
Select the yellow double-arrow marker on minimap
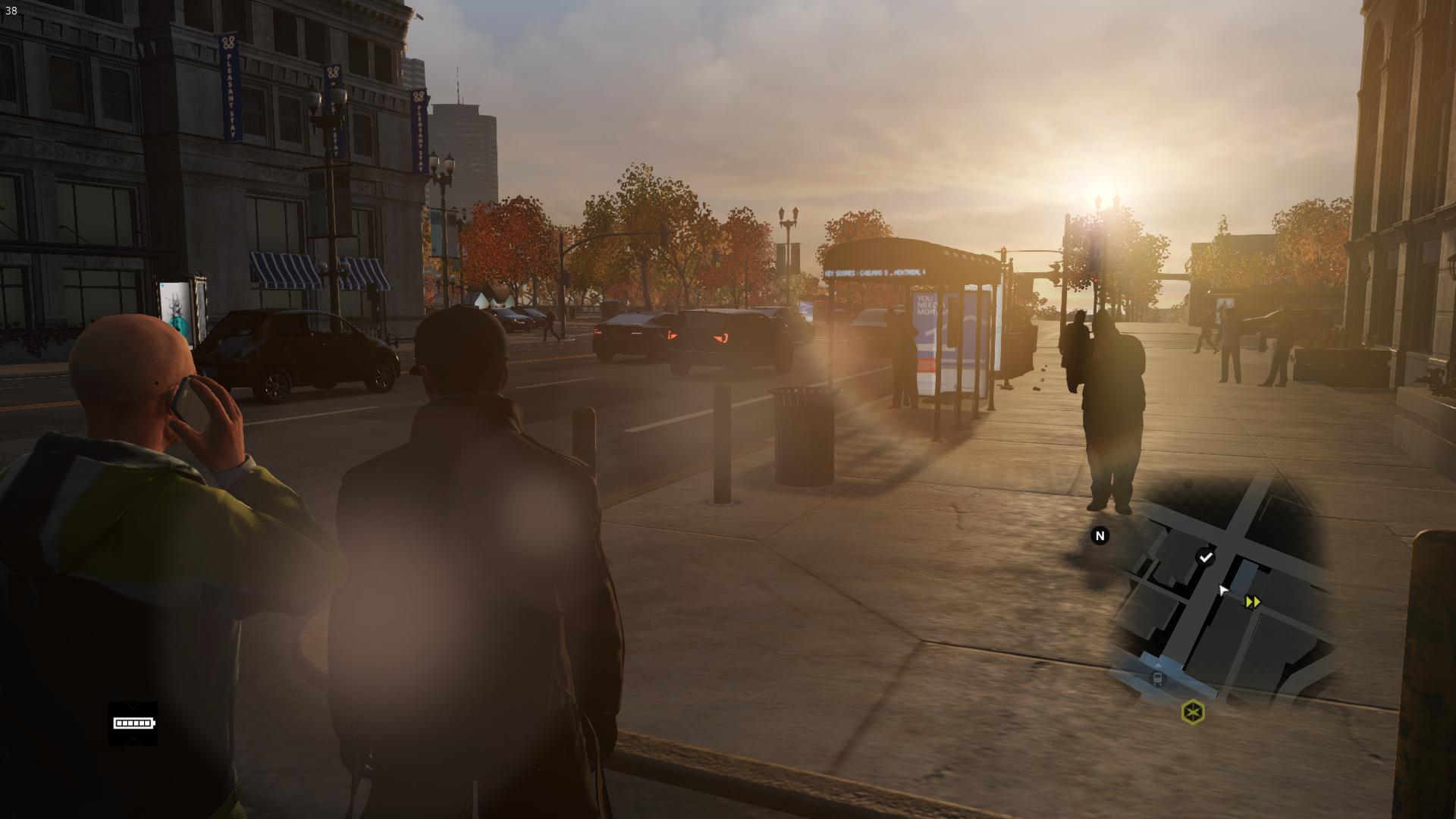point(1251,601)
